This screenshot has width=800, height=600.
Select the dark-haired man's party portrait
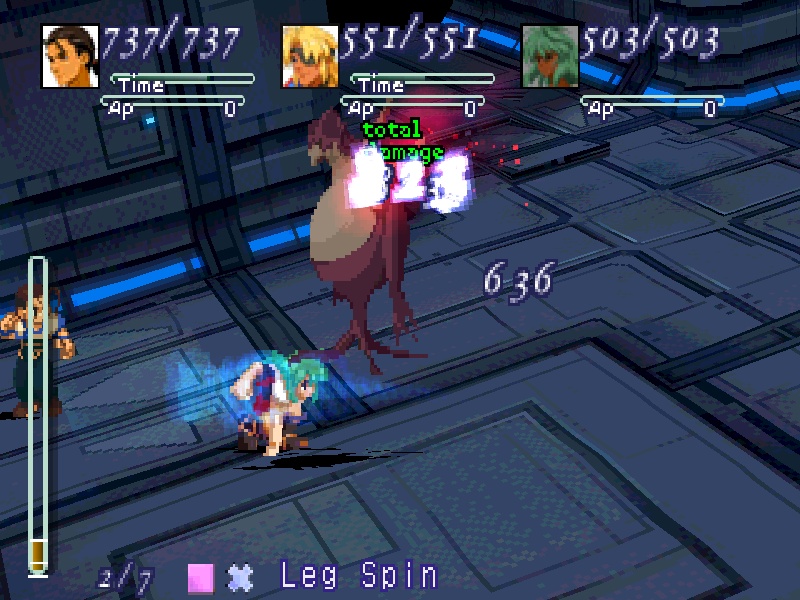pyautogui.click(x=71, y=56)
